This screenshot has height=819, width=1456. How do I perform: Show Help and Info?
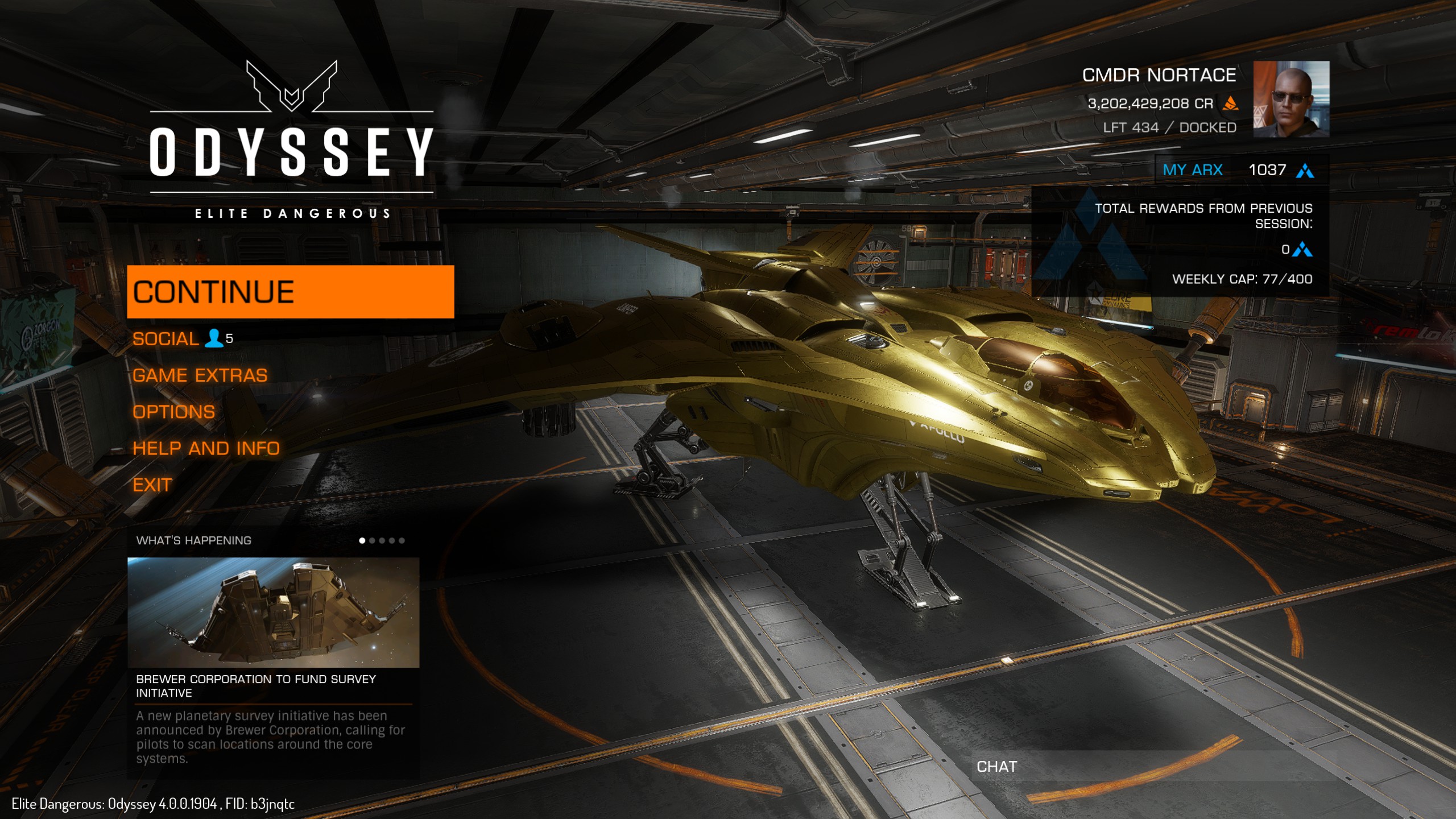[x=206, y=448]
